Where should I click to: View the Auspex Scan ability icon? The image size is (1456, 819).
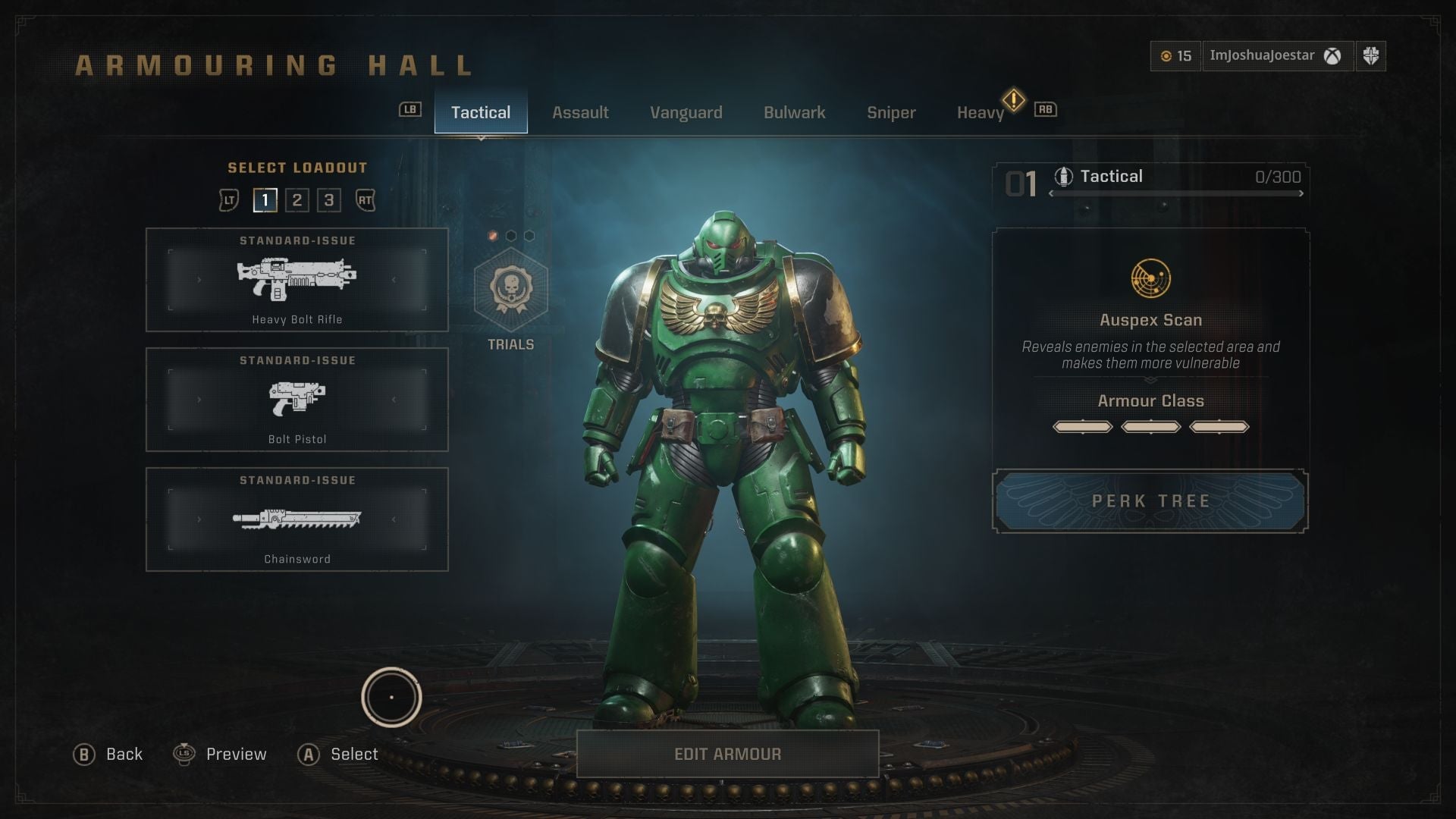[x=1150, y=278]
